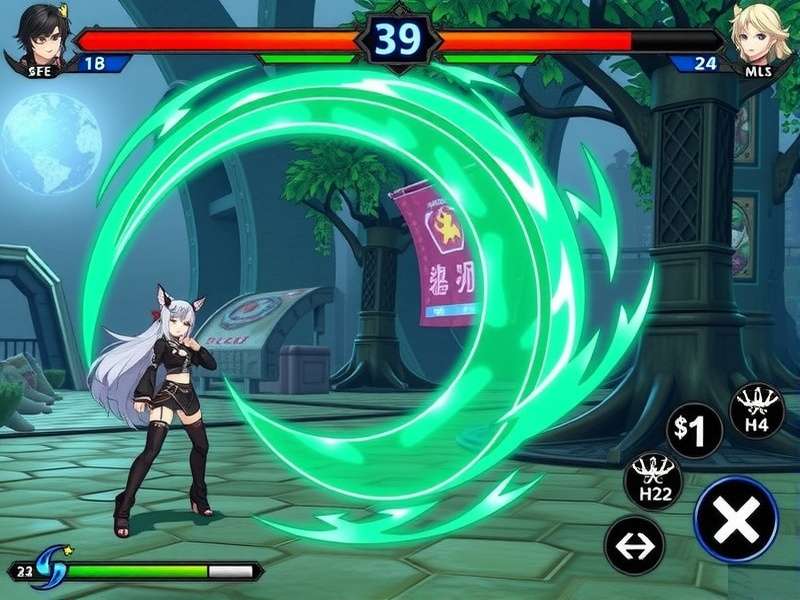Tap the large X attack button
This screenshot has height=600, width=800.
point(736,520)
